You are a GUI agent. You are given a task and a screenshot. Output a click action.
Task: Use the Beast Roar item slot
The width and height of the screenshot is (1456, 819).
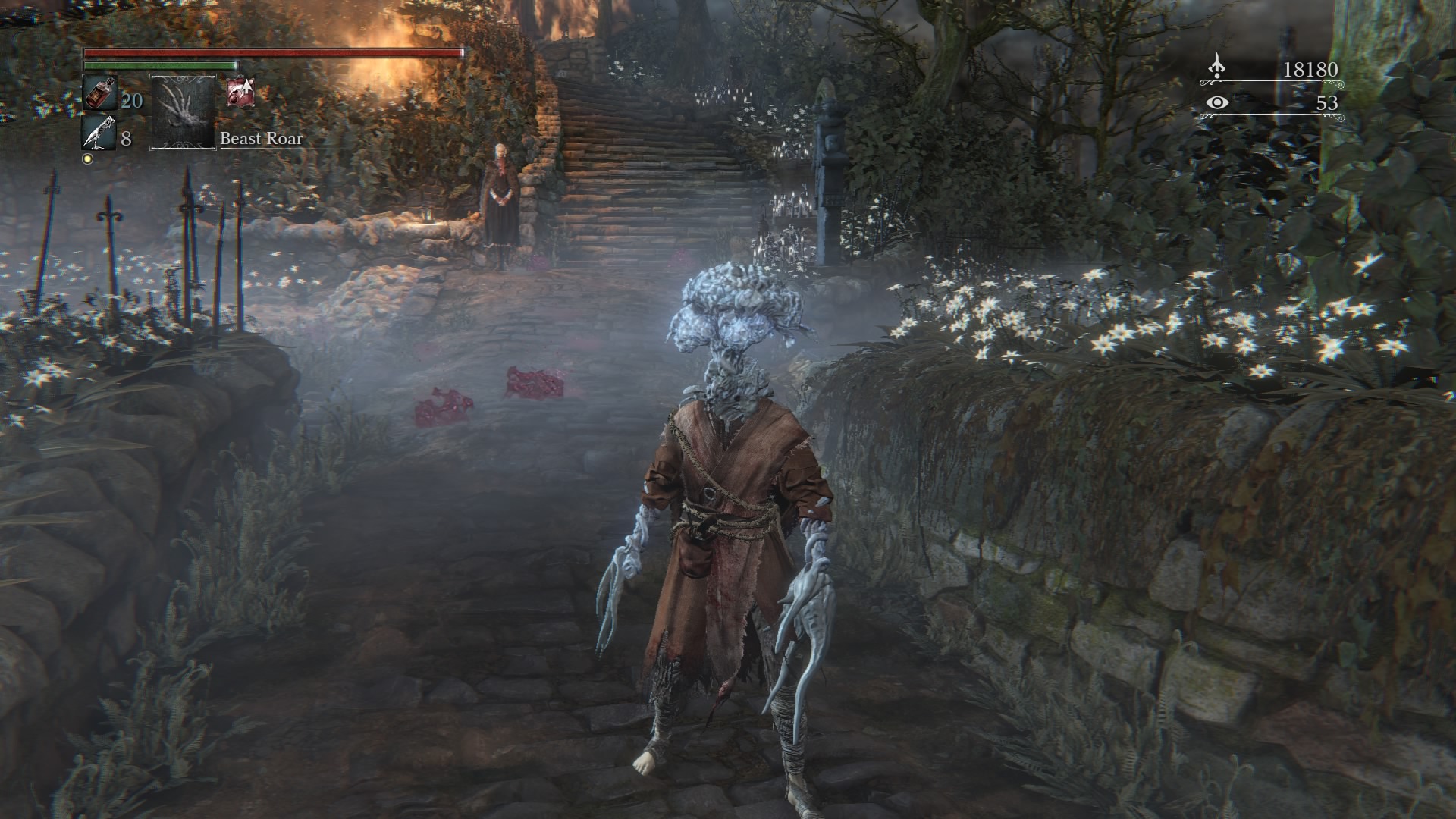tap(184, 112)
